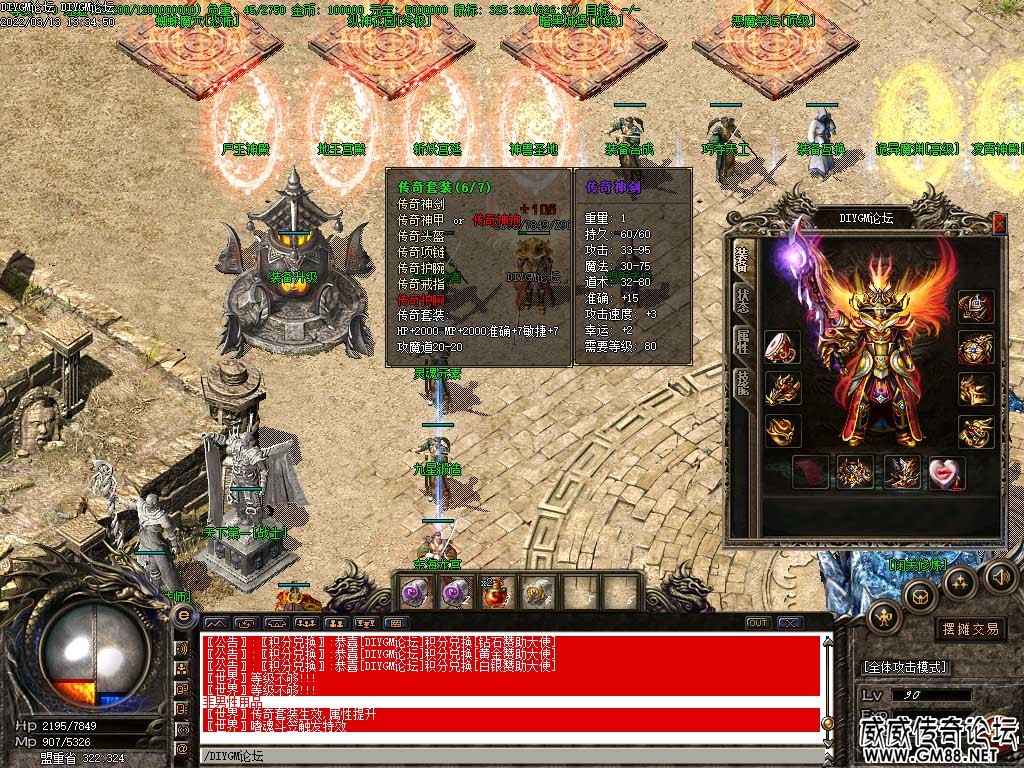
Task: Open the 属性 (Attributes) tab
Action: pos(741,341)
